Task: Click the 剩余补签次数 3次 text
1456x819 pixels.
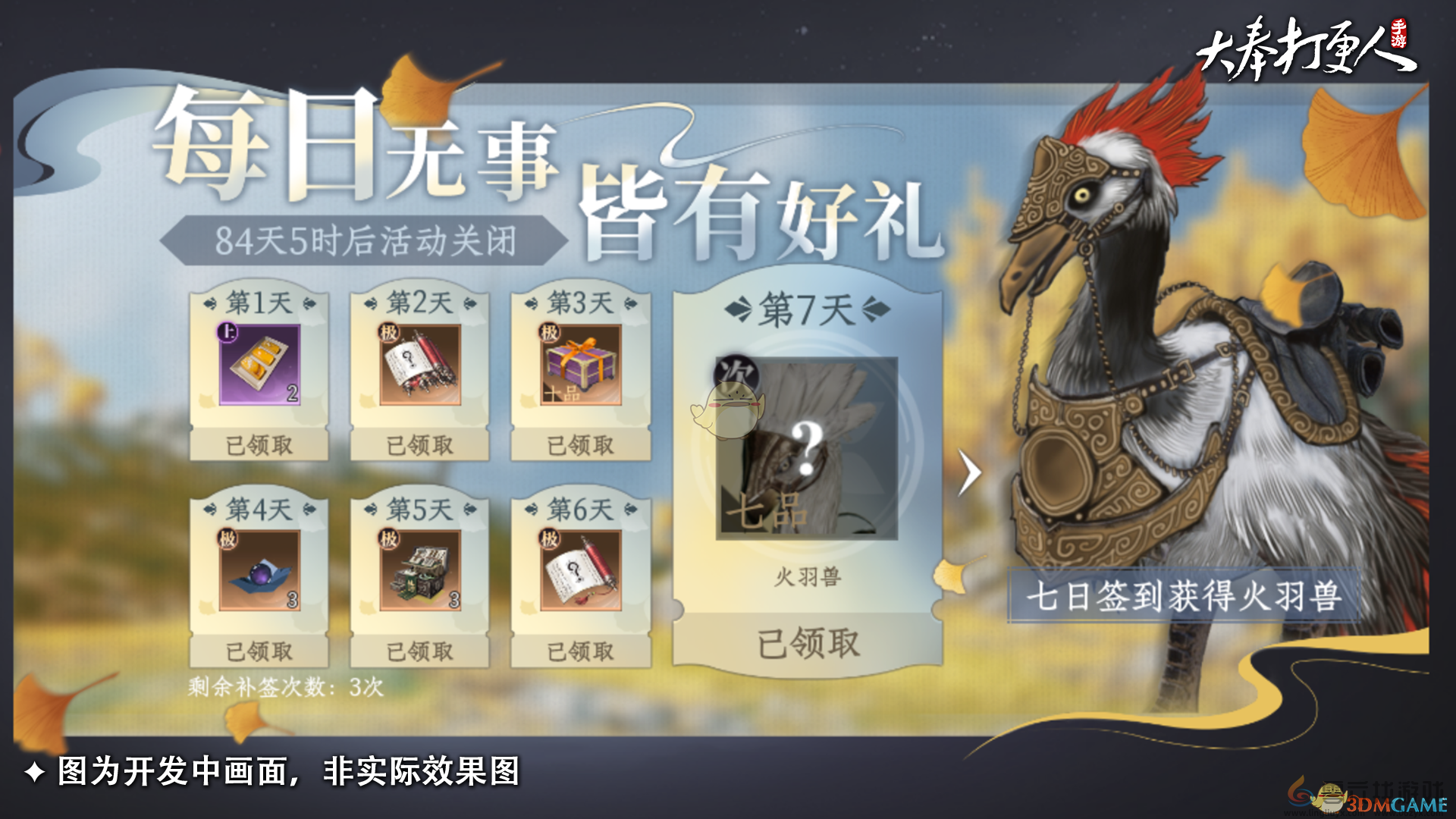Action: click(284, 687)
